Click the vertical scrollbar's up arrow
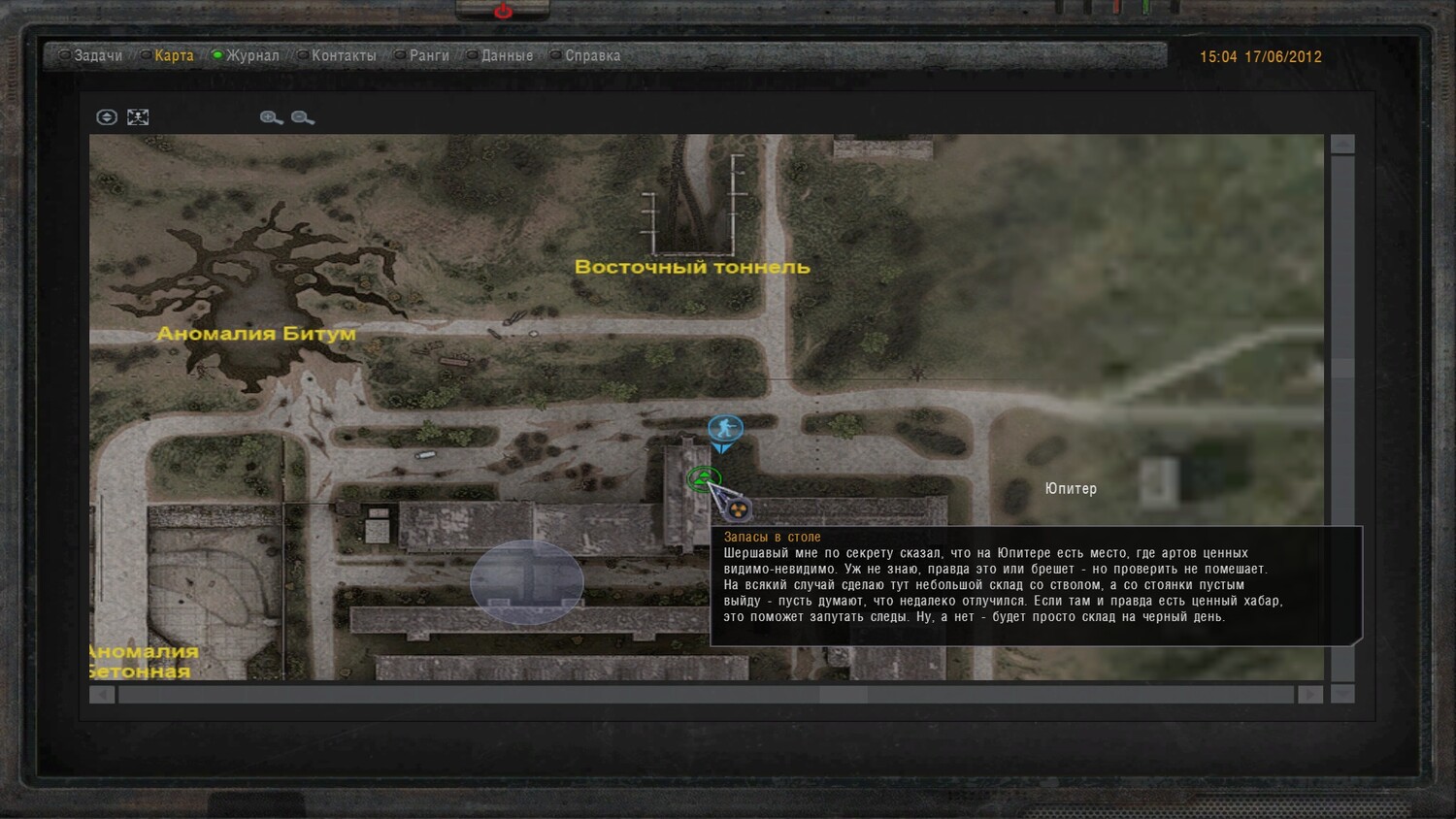 tap(1342, 145)
